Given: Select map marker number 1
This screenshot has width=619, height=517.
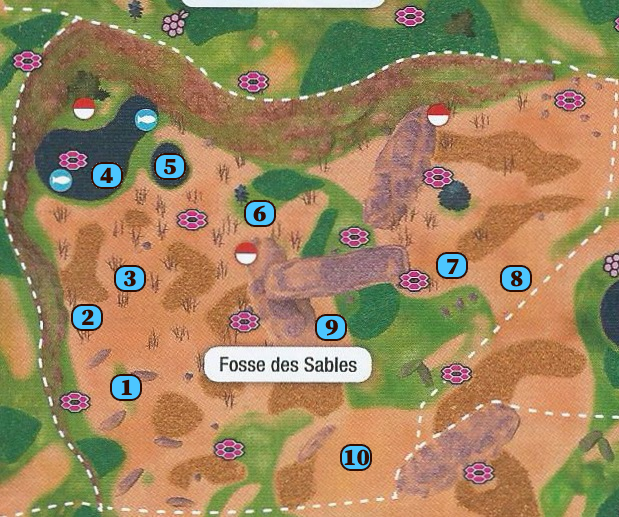Looking at the screenshot, I should (x=125, y=386).
